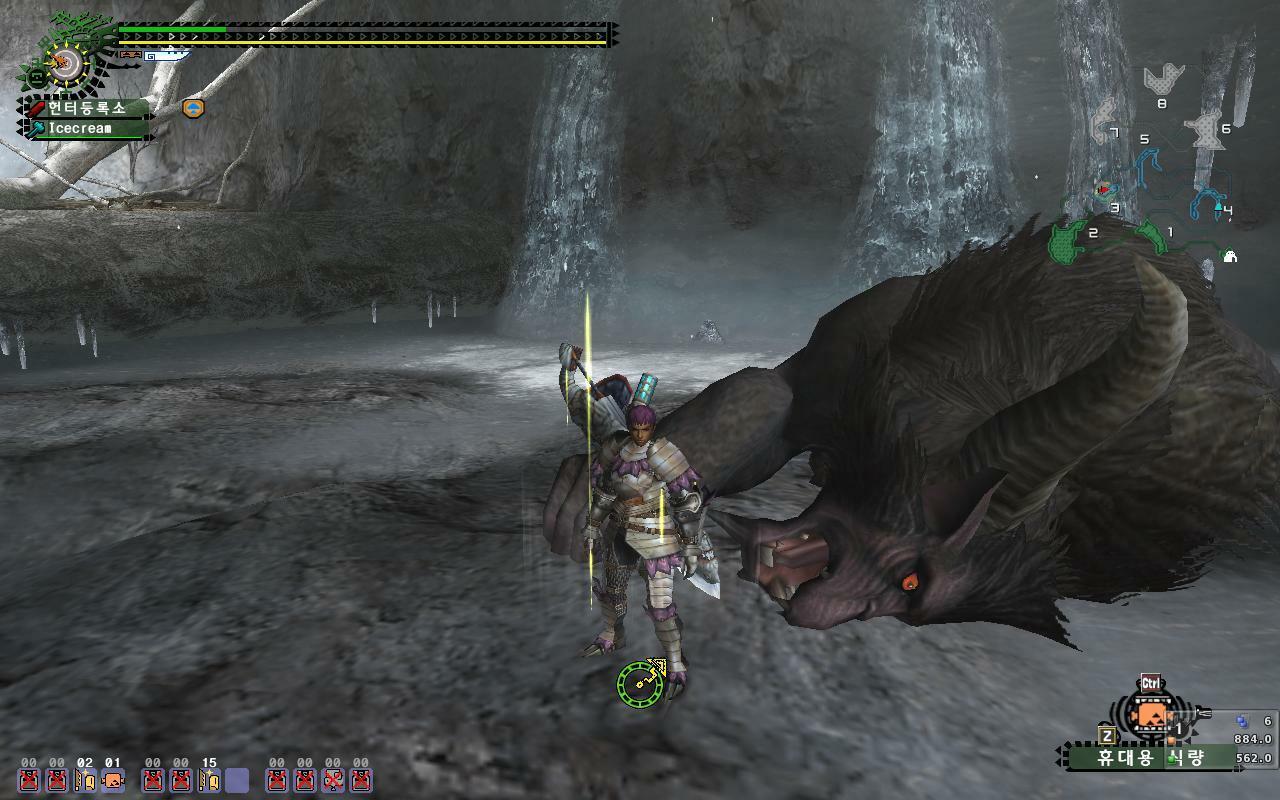1280x800 pixels.
Task: Select the whetstone slot with count 02
Action: click(x=85, y=780)
